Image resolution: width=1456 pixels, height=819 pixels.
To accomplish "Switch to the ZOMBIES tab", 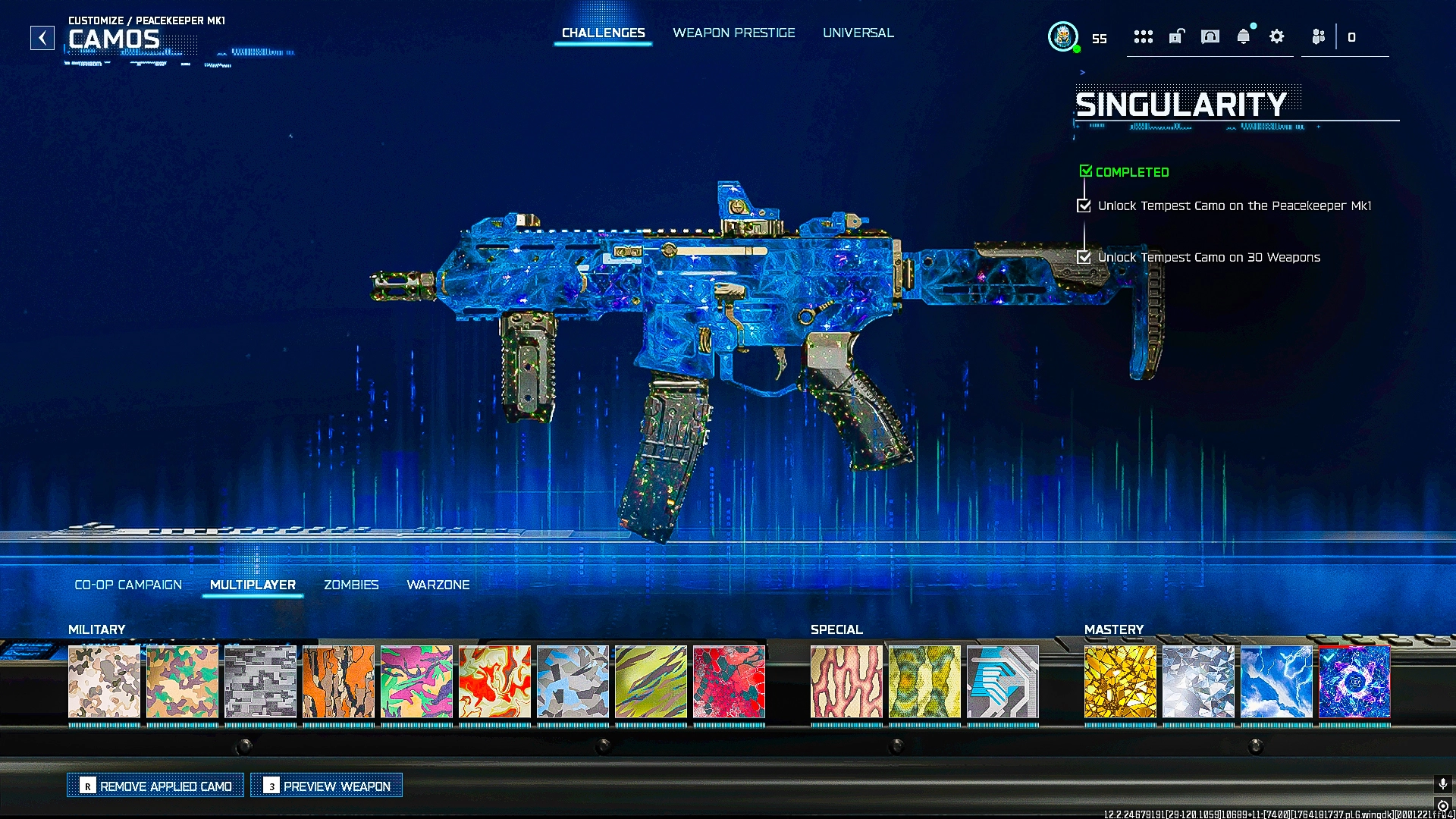I will tap(352, 585).
